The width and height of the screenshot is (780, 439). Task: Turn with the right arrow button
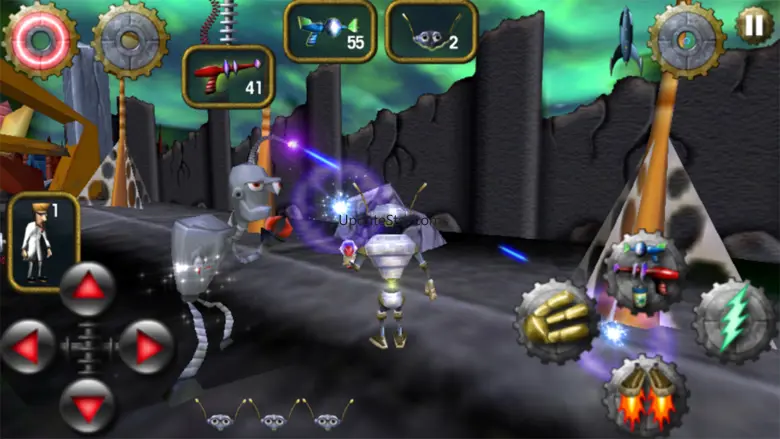[x=146, y=347]
